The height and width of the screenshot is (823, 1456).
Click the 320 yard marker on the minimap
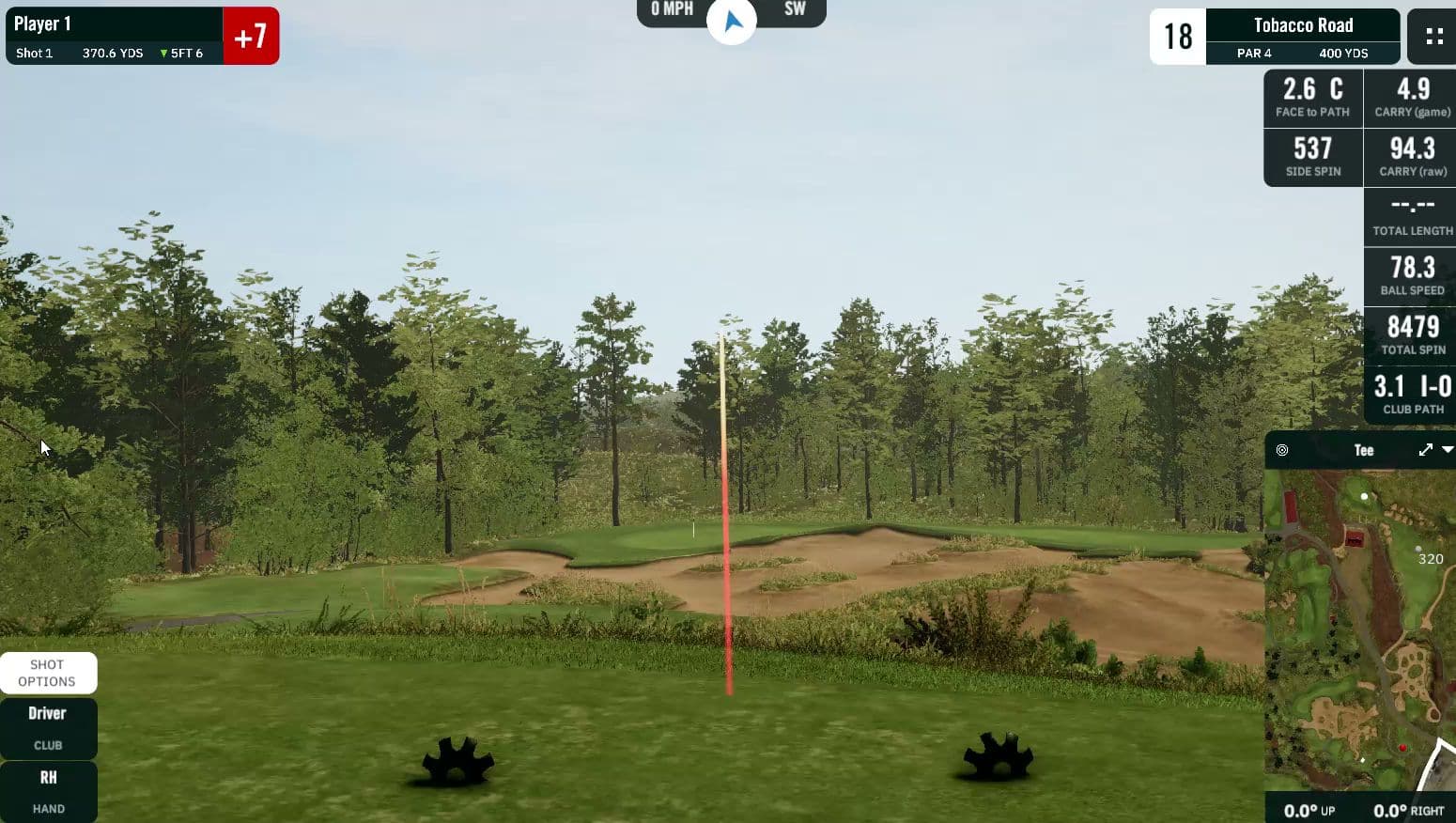[1430, 558]
